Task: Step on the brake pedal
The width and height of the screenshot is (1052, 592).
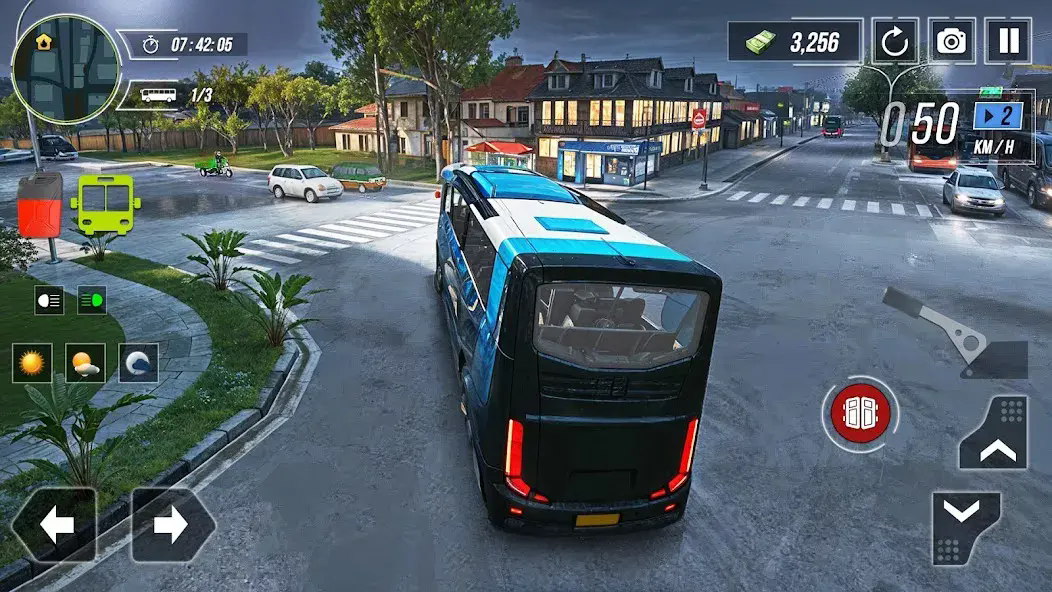Action: tap(966, 528)
